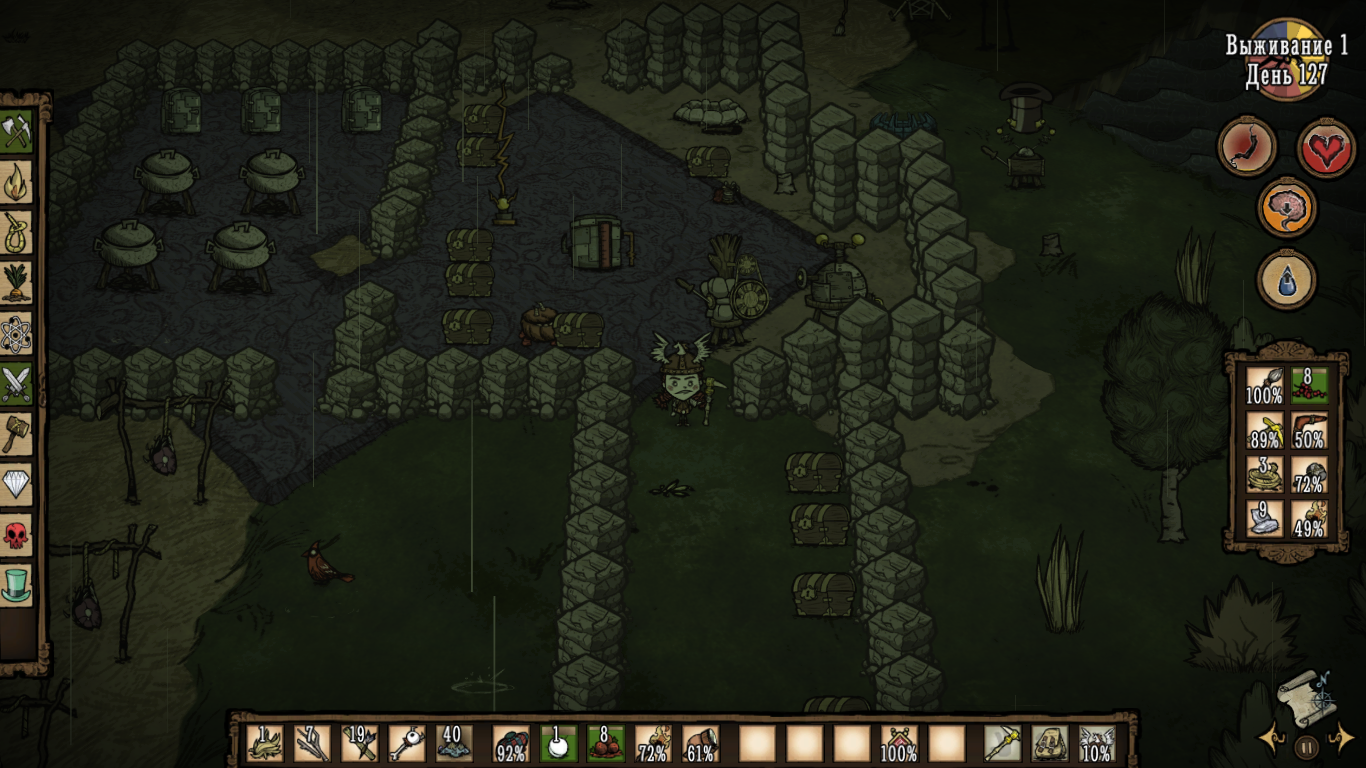This screenshot has height=768, width=1366.
Task: Click the equipped golden pickaxe slot
Action: click(x=1002, y=744)
